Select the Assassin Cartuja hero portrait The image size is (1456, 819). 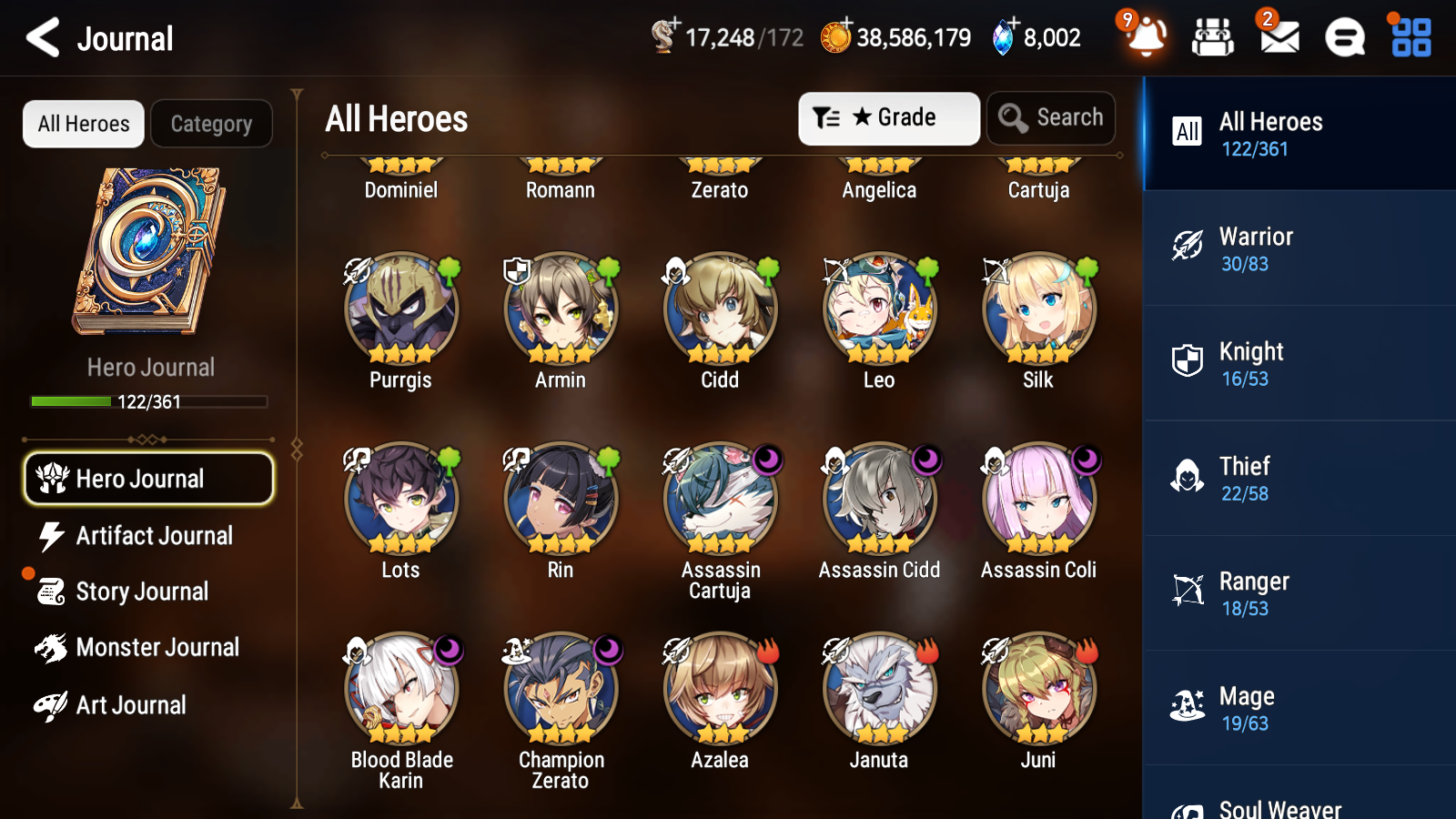[x=720, y=500]
